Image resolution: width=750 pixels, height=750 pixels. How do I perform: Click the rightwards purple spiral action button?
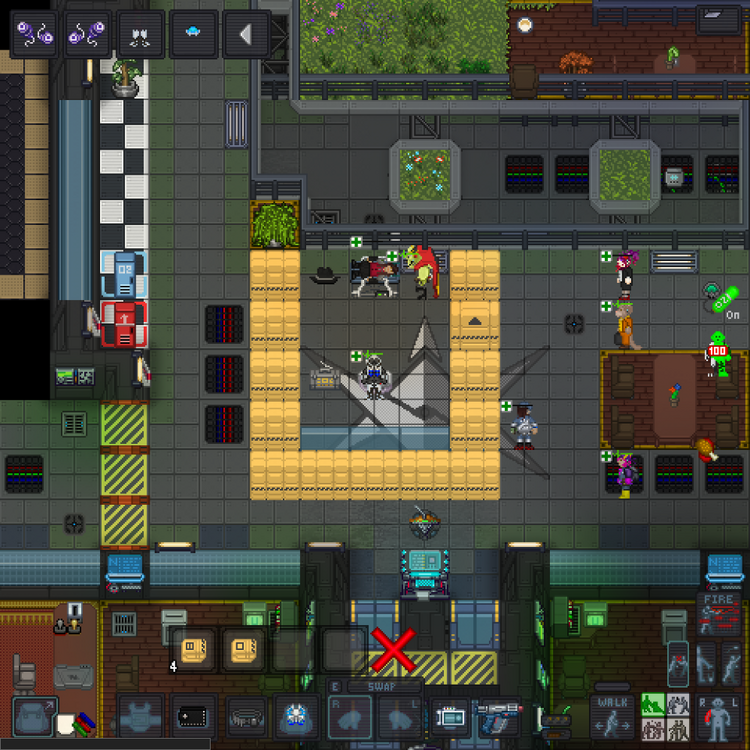point(87,34)
